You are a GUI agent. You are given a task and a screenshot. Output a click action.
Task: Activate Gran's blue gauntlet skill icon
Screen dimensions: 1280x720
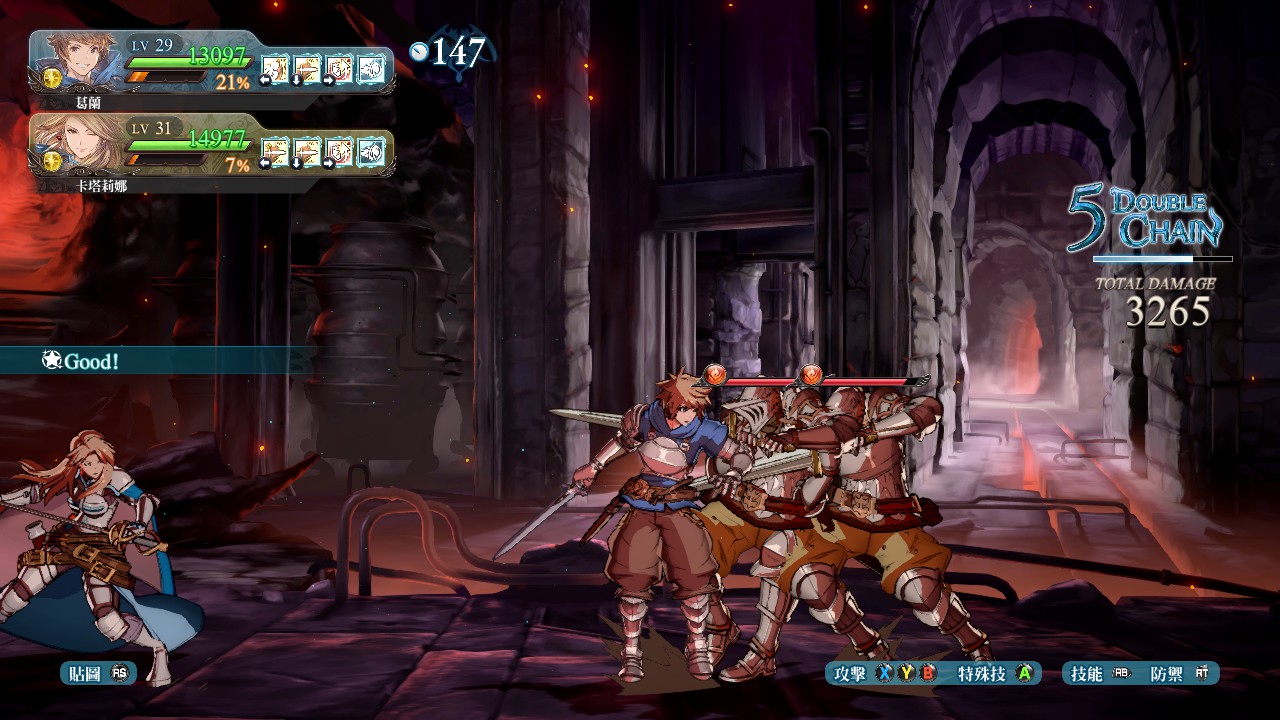(x=371, y=68)
